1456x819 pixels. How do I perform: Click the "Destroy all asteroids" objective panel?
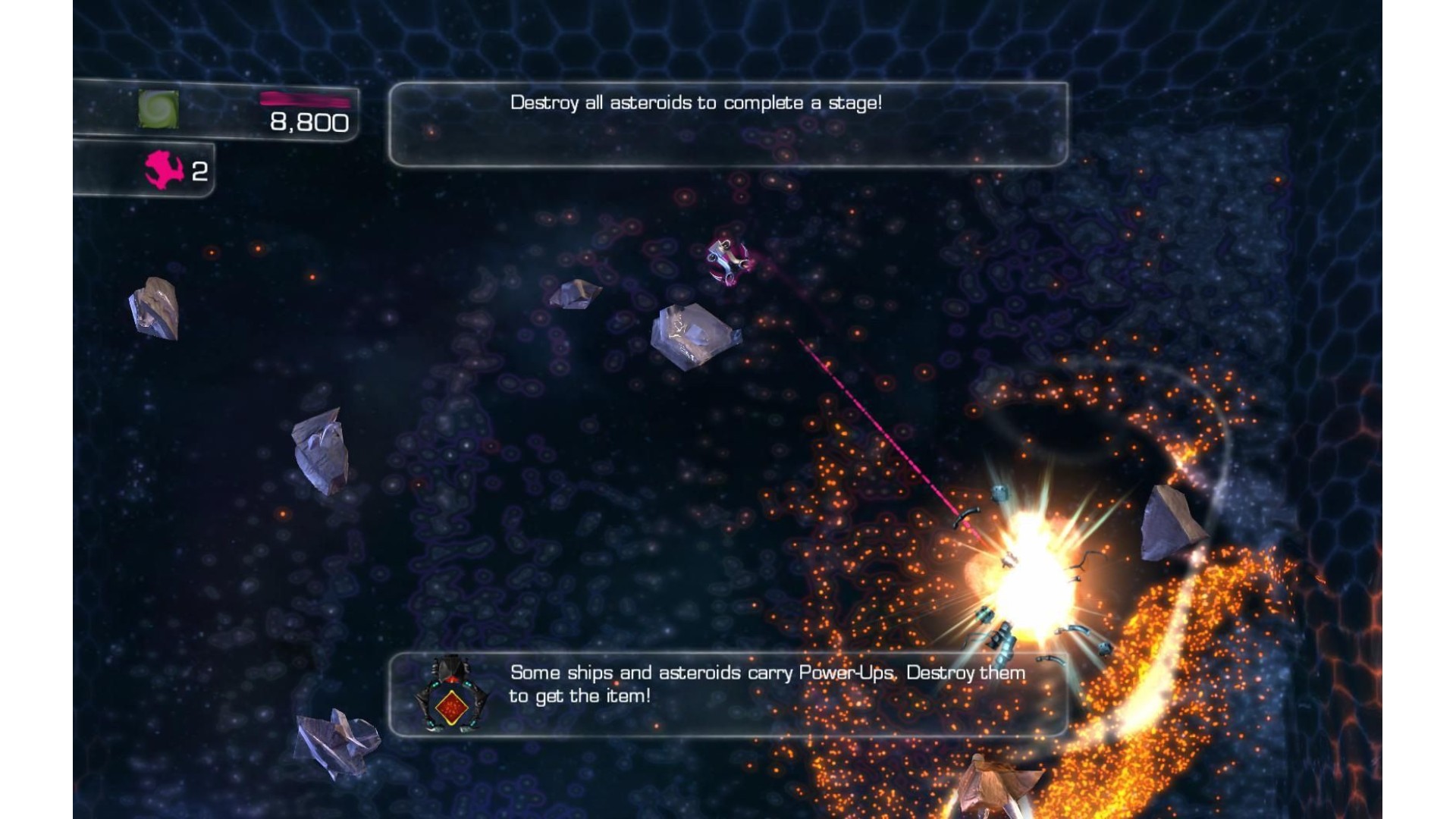pos(728,124)
